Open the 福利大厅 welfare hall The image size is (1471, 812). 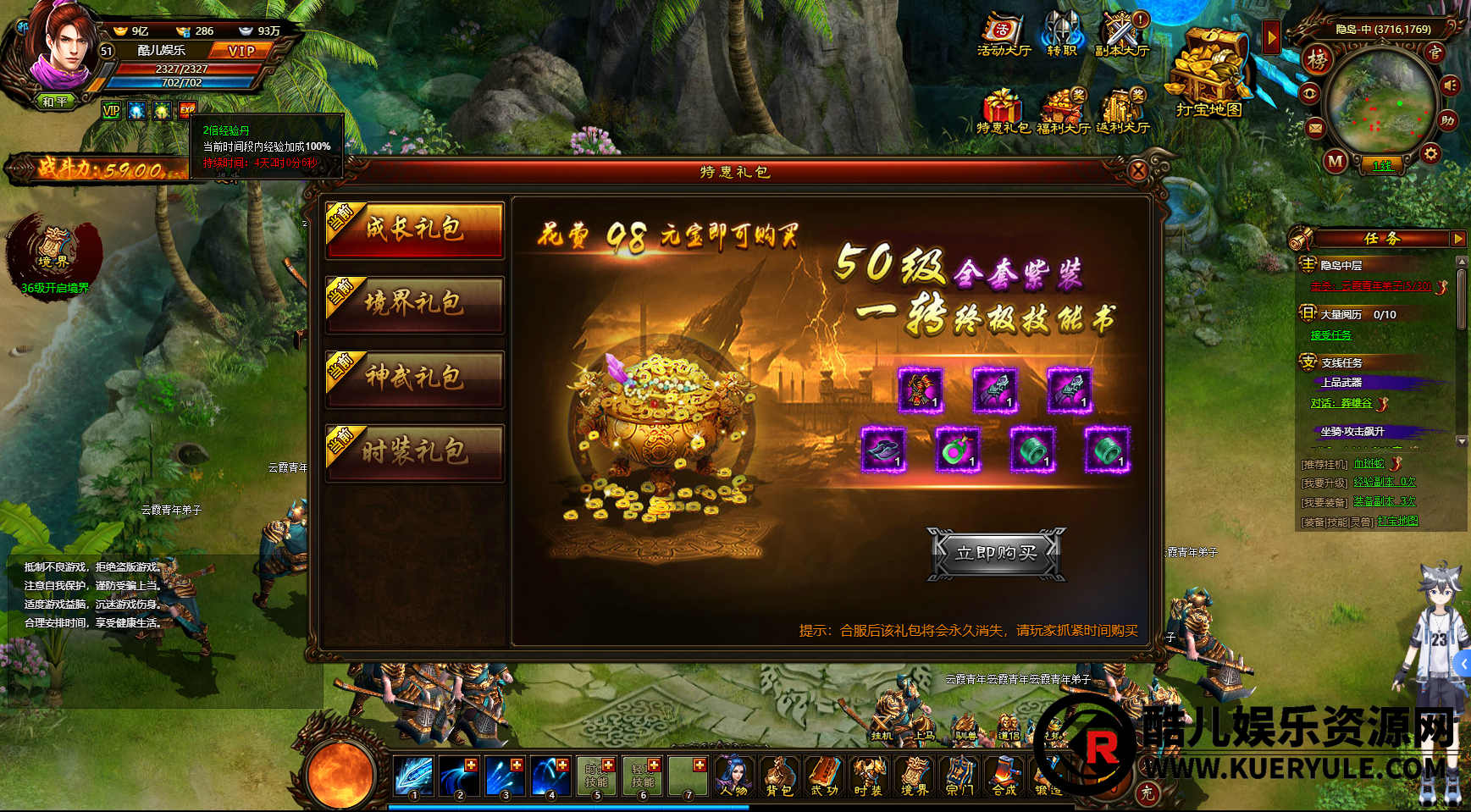pos(1063,112)
